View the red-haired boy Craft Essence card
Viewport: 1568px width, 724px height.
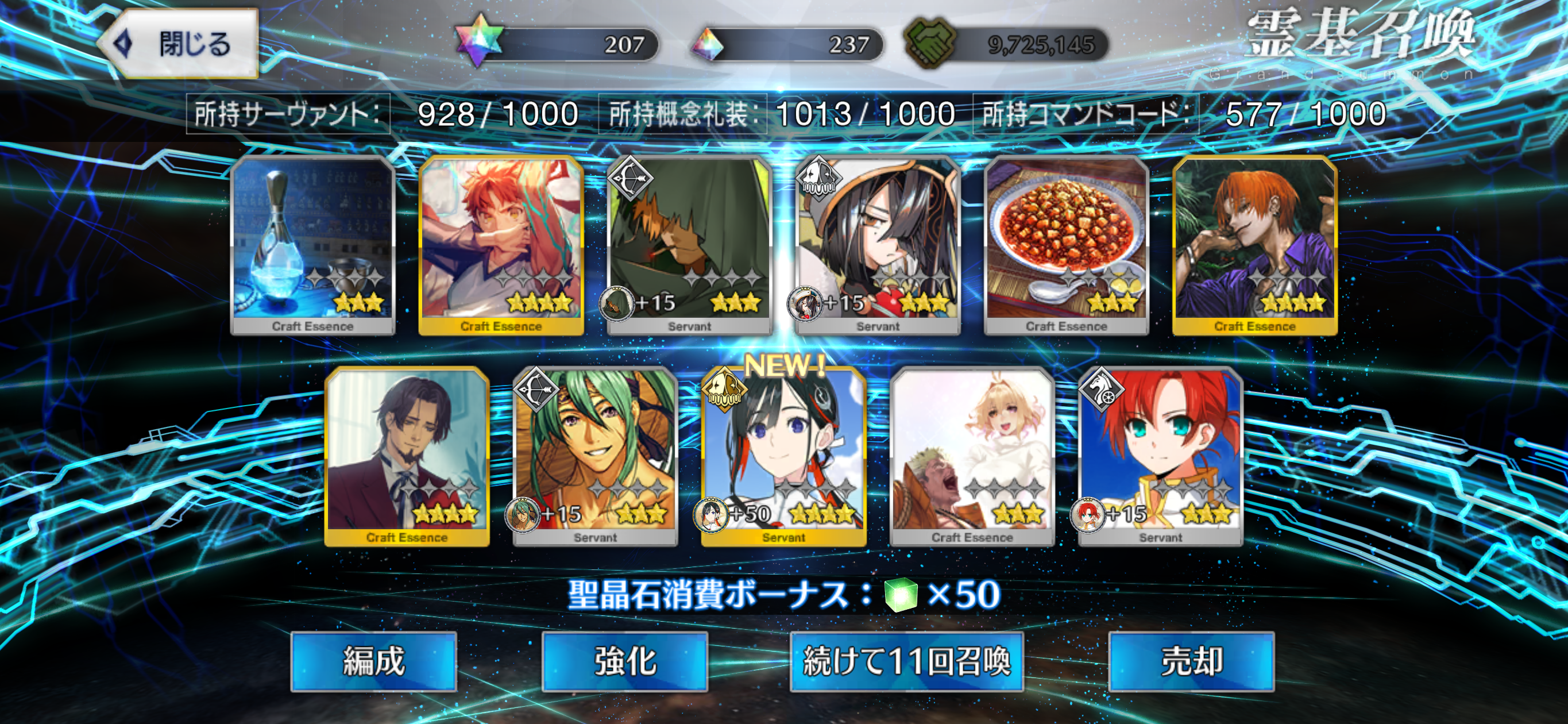[x=501, y=244]
